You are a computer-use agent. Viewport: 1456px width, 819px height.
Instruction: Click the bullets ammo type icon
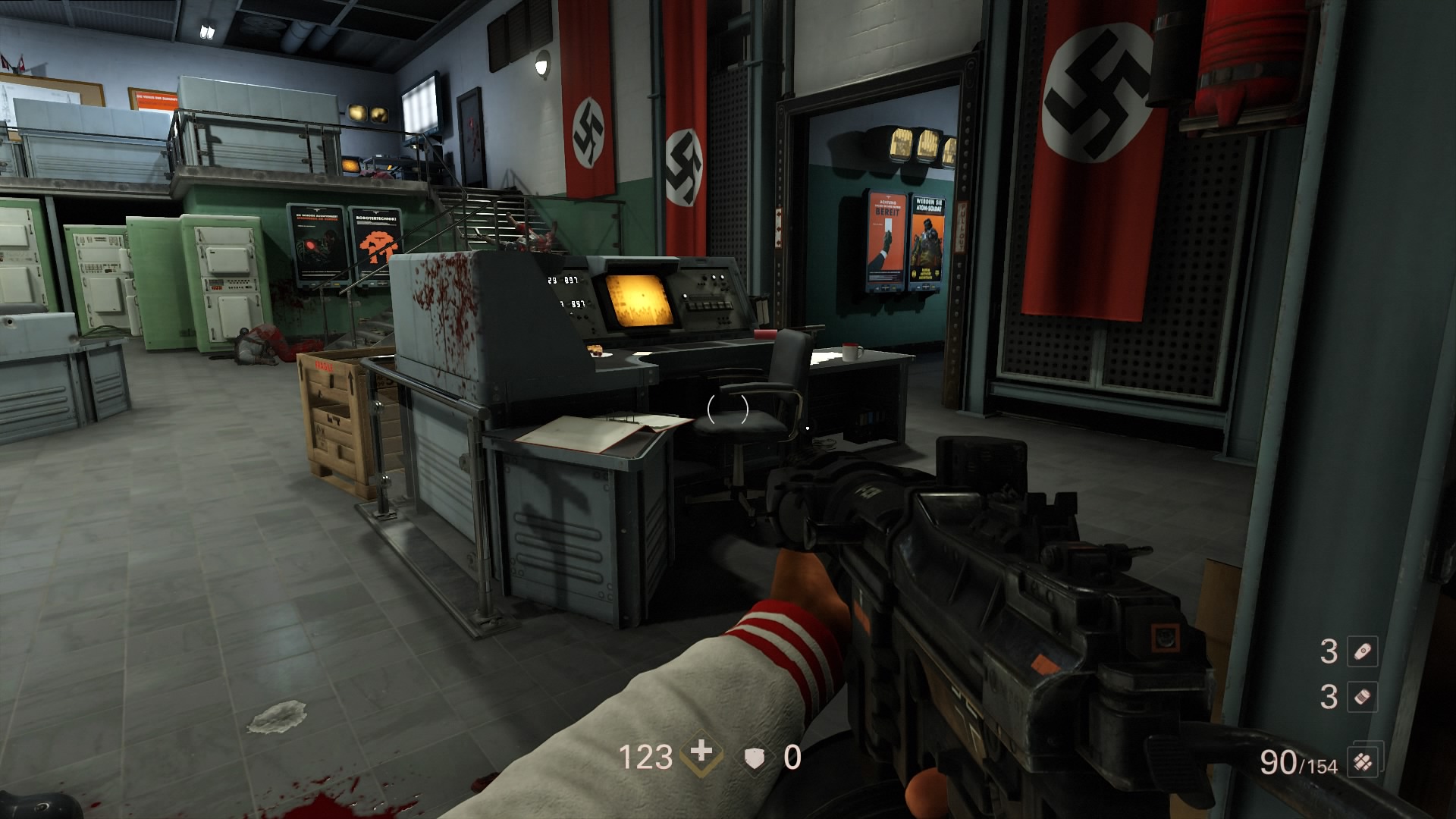(1362, 762)
